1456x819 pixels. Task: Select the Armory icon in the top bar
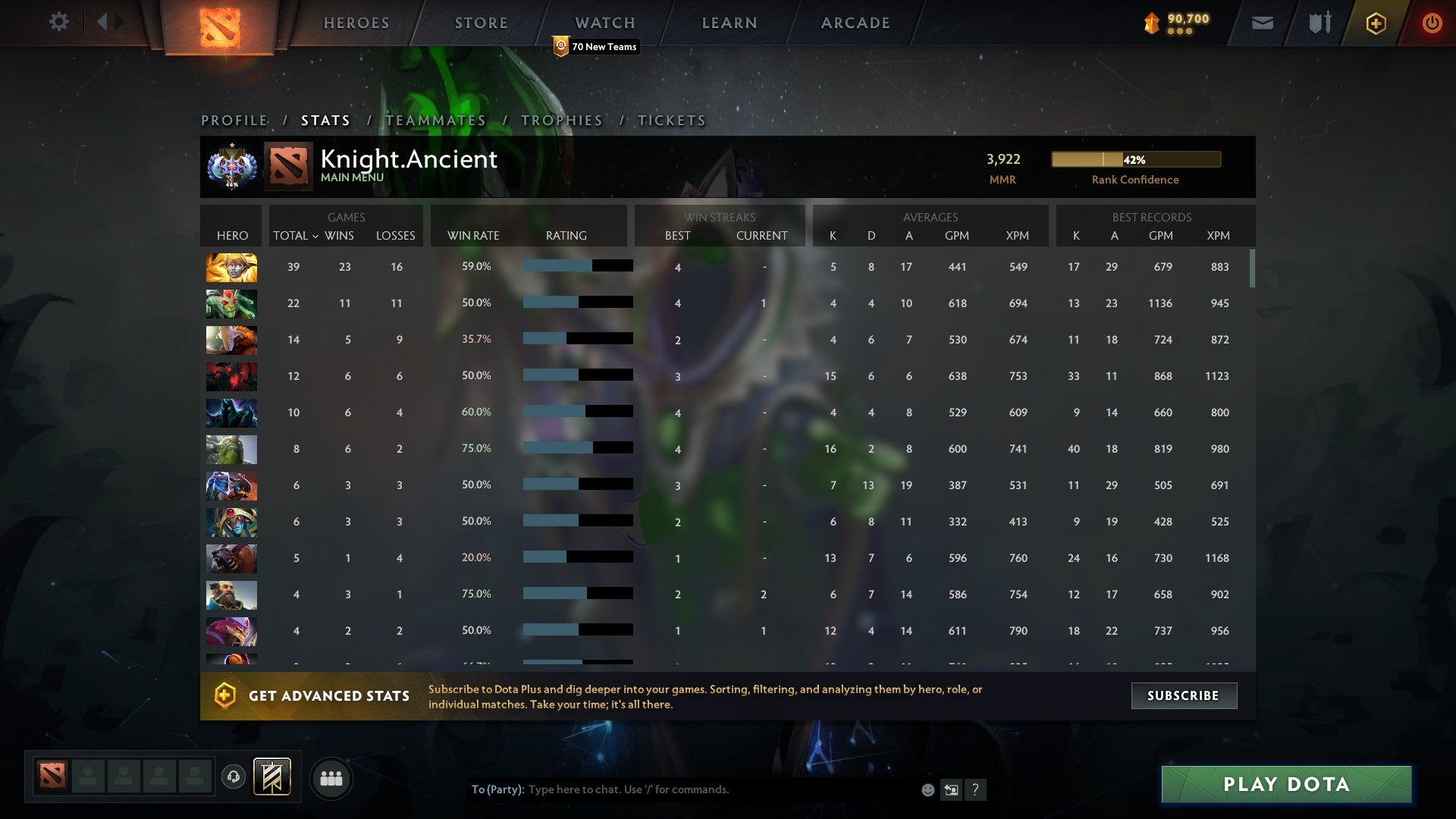[x=1319, y=23]
